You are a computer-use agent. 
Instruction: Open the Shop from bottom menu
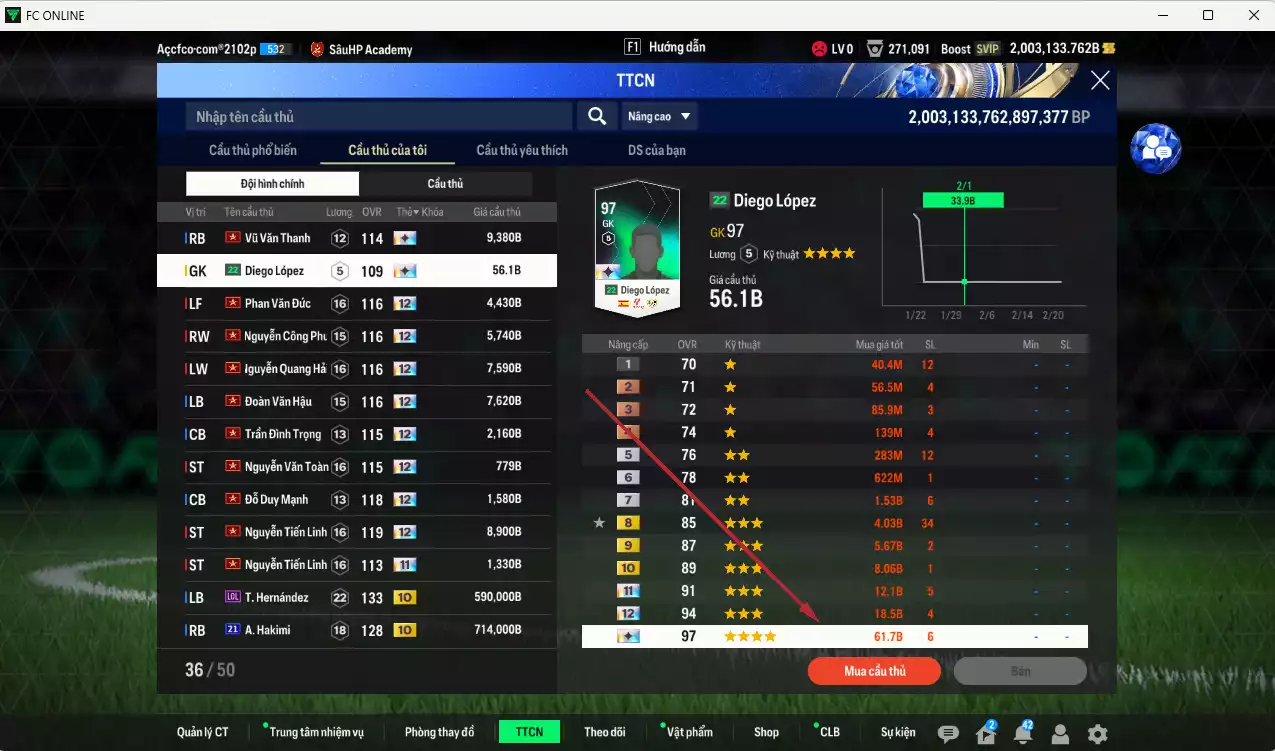pos(766,732)
